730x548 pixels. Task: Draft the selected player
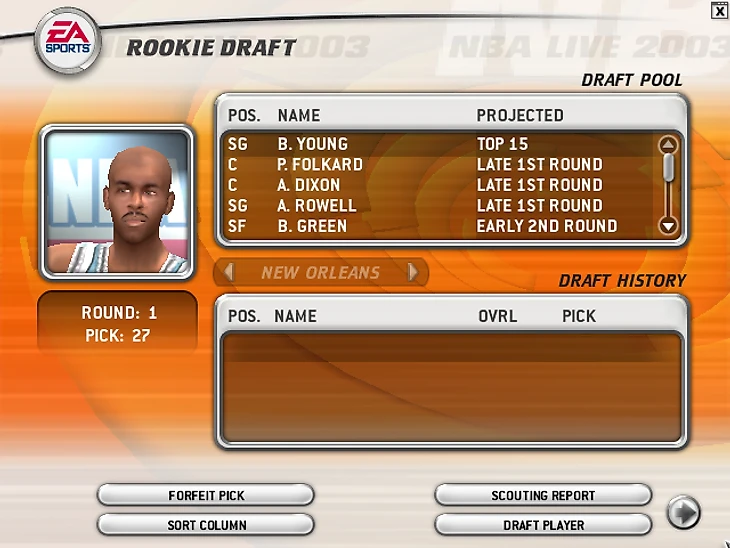[543, 525]
